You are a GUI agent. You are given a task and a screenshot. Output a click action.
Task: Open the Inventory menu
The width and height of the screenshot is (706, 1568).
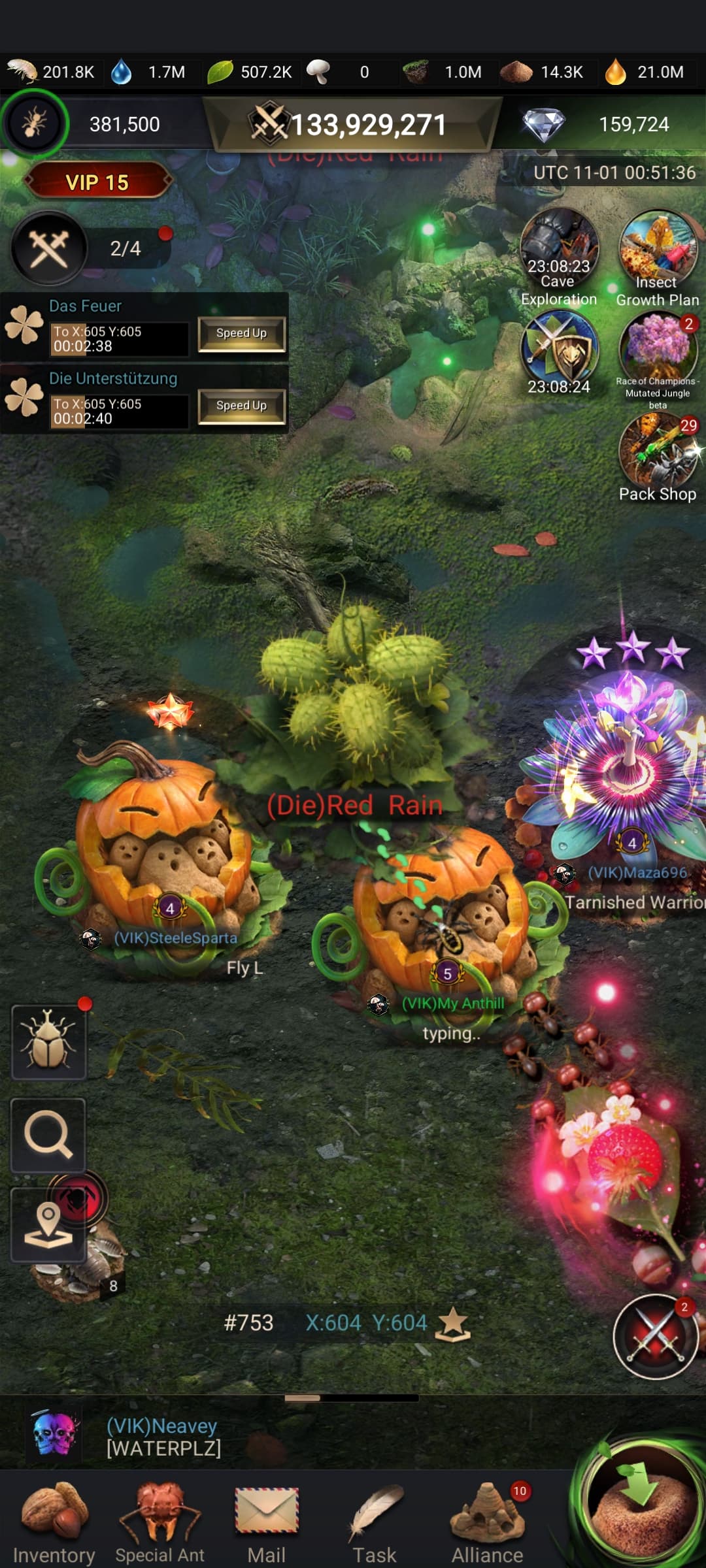(x=54, y=1522)
